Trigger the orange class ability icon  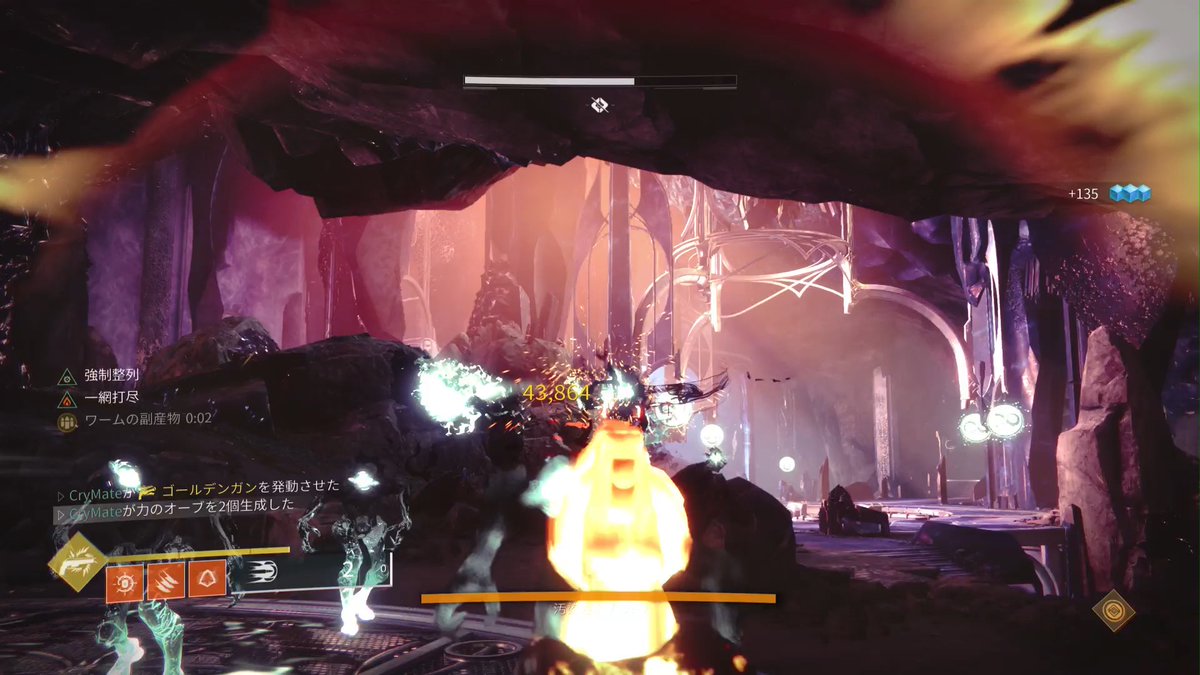[206, 581]
